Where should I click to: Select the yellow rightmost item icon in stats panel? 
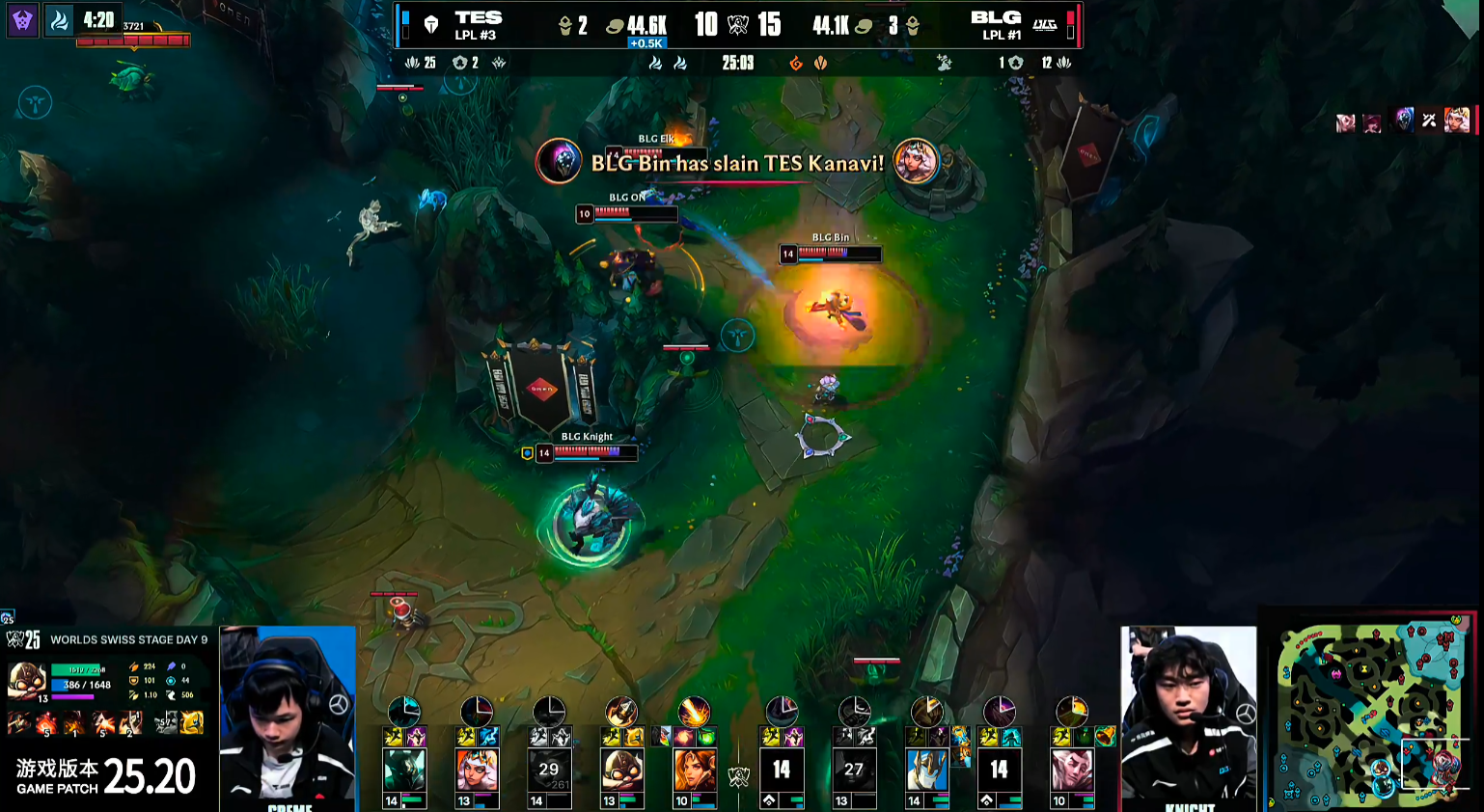pyautogui.click(x=192, y=722)
